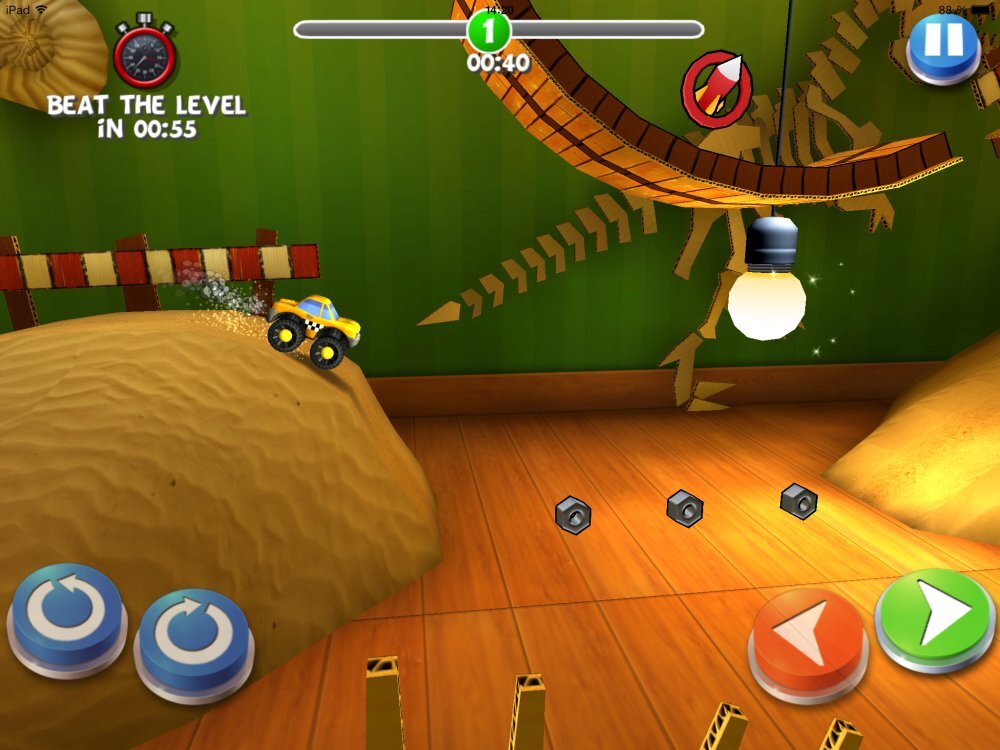Tap the green accelerate arrow button
Screen dimensions: 1000x750
click(x=934, y=616)
